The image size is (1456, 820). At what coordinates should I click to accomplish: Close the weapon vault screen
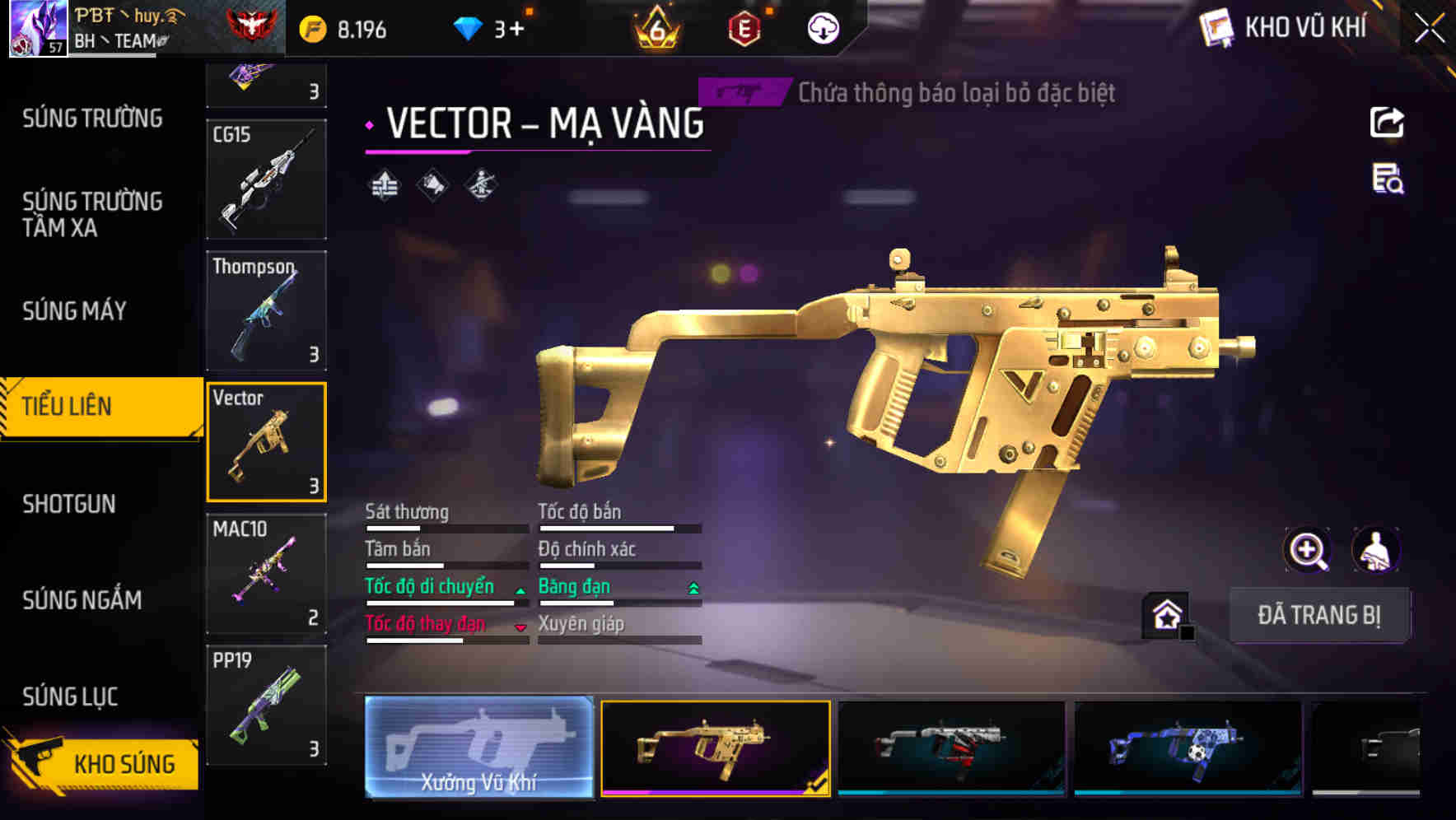1430,29
